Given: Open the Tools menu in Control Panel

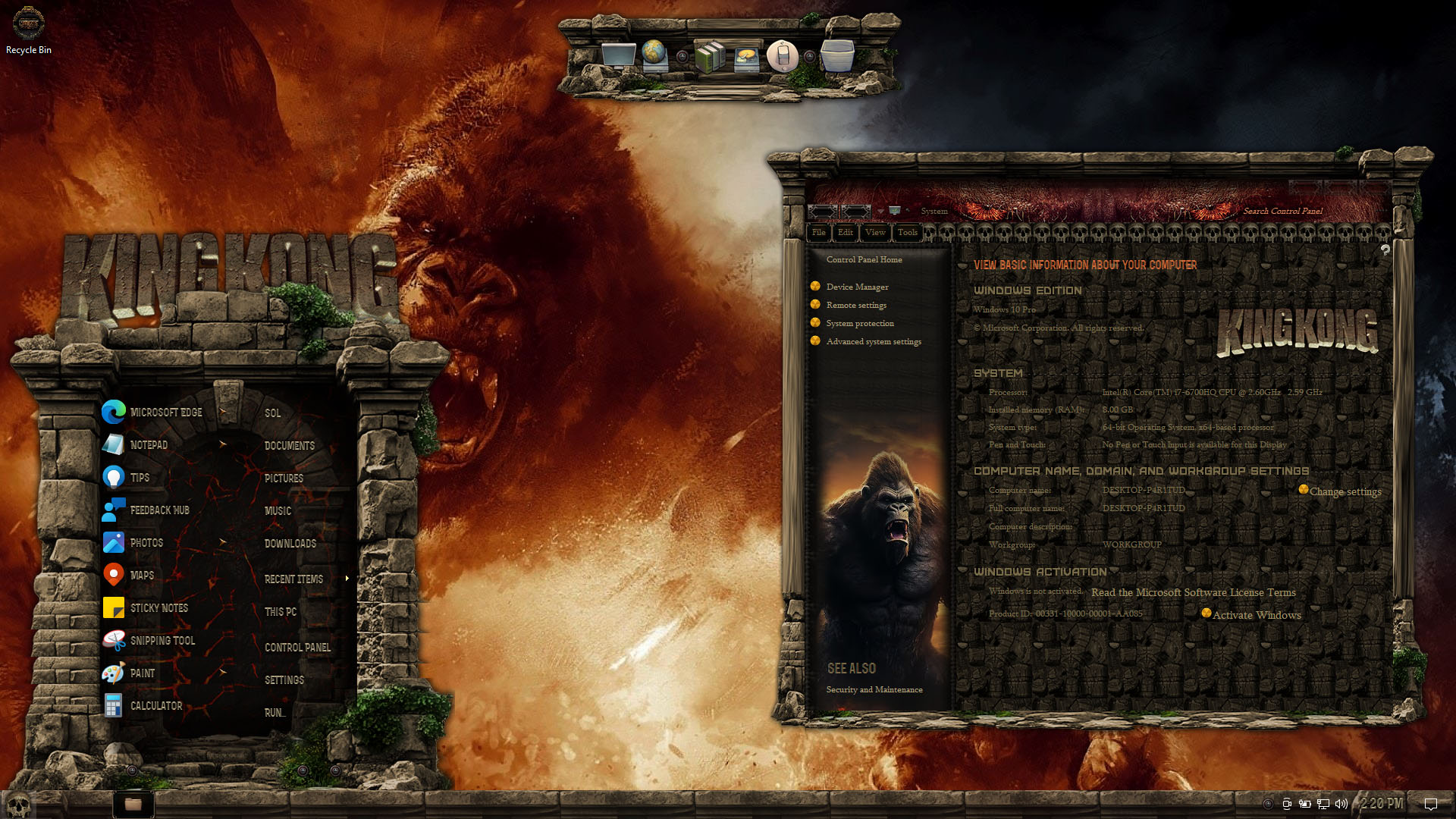Looking at the screenshot, I should [907, 233].
